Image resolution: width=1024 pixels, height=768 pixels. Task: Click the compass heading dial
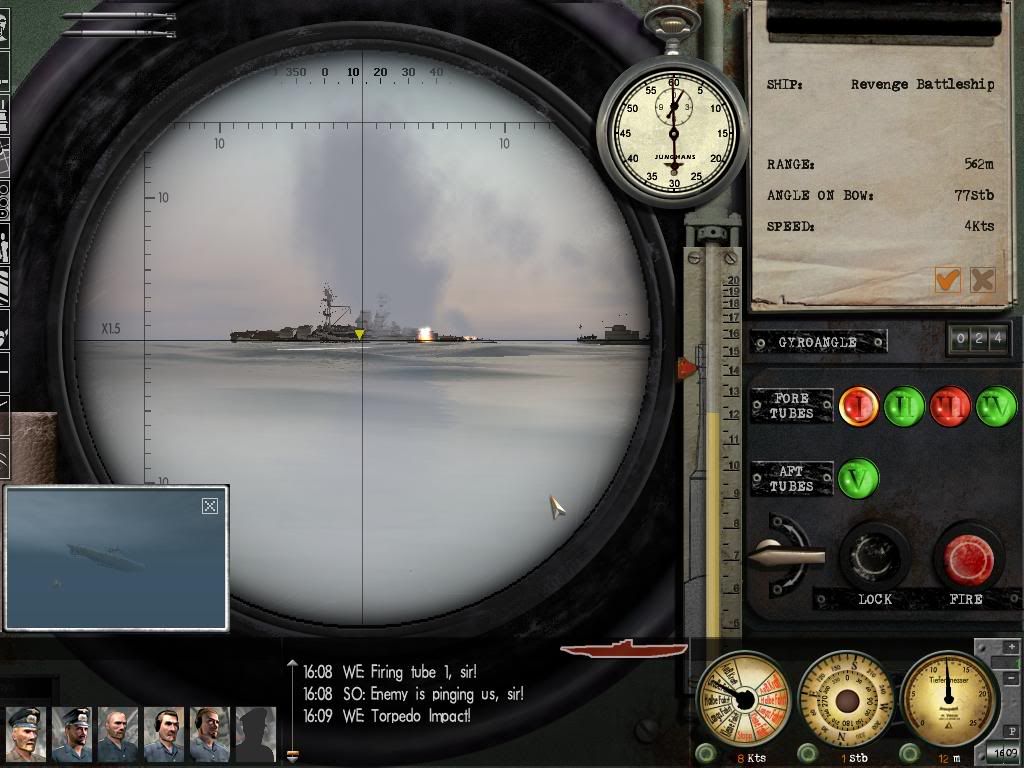pos(847,699)
